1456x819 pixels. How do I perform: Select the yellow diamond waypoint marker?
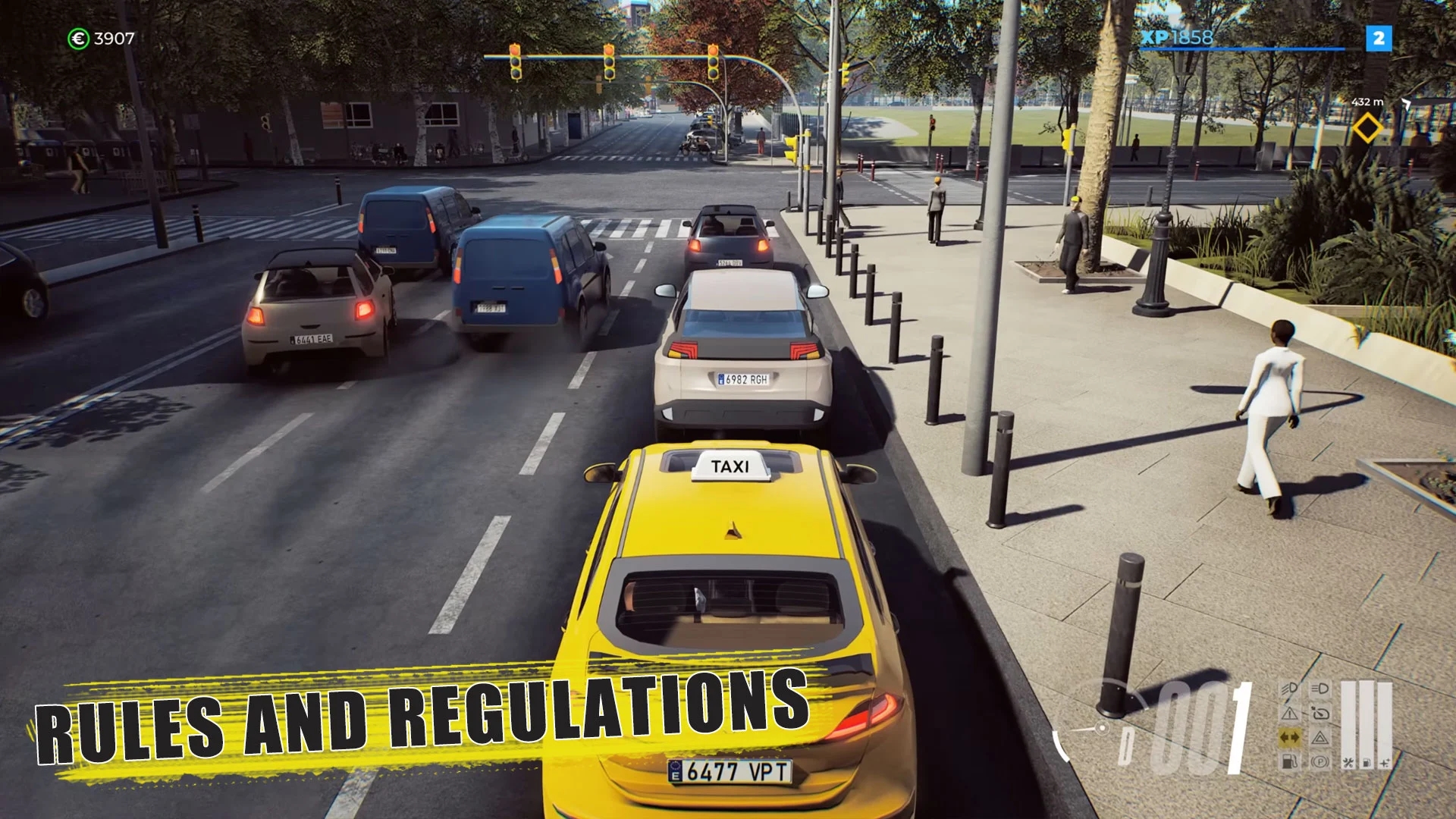pyautogui.click(x=1367, y=127)
